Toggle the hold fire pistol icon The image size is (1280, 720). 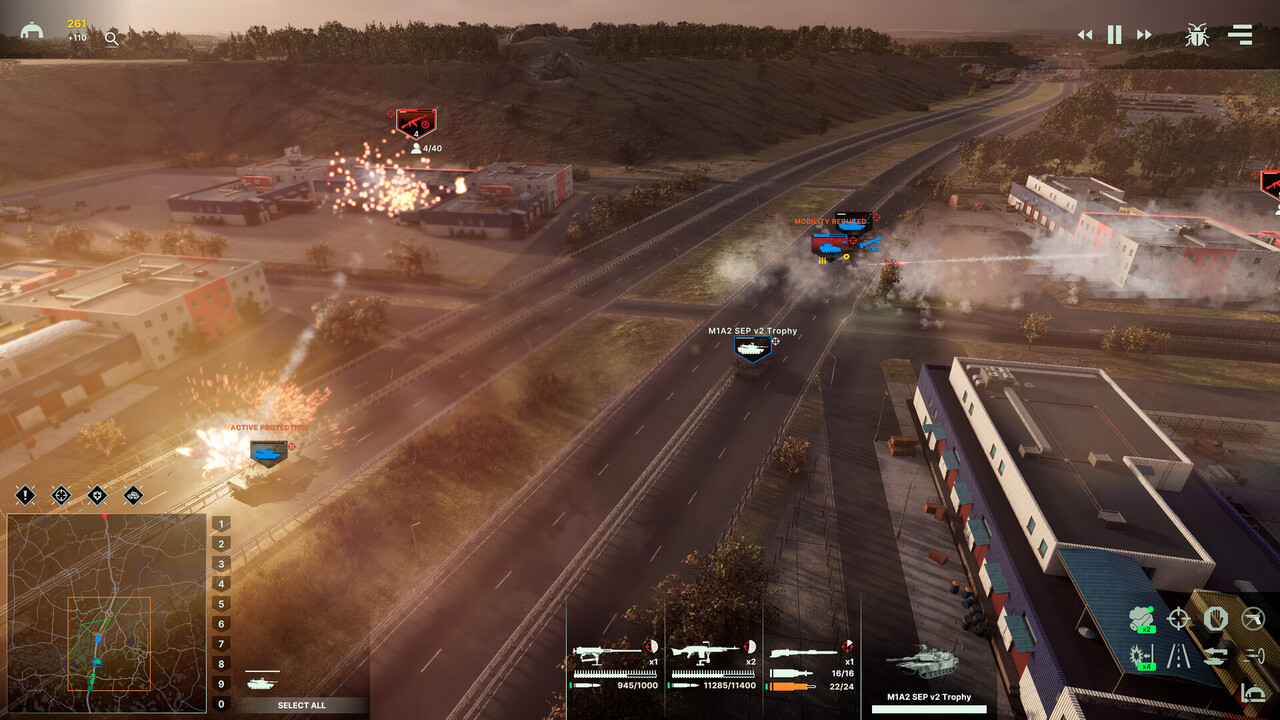pos(1252,619)
